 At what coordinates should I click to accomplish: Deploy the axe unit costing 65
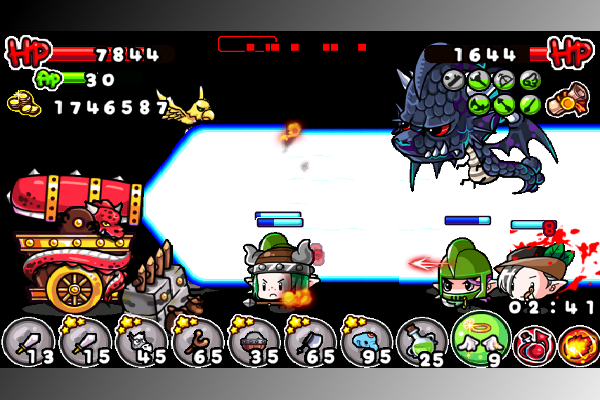[x=309, y=342]
